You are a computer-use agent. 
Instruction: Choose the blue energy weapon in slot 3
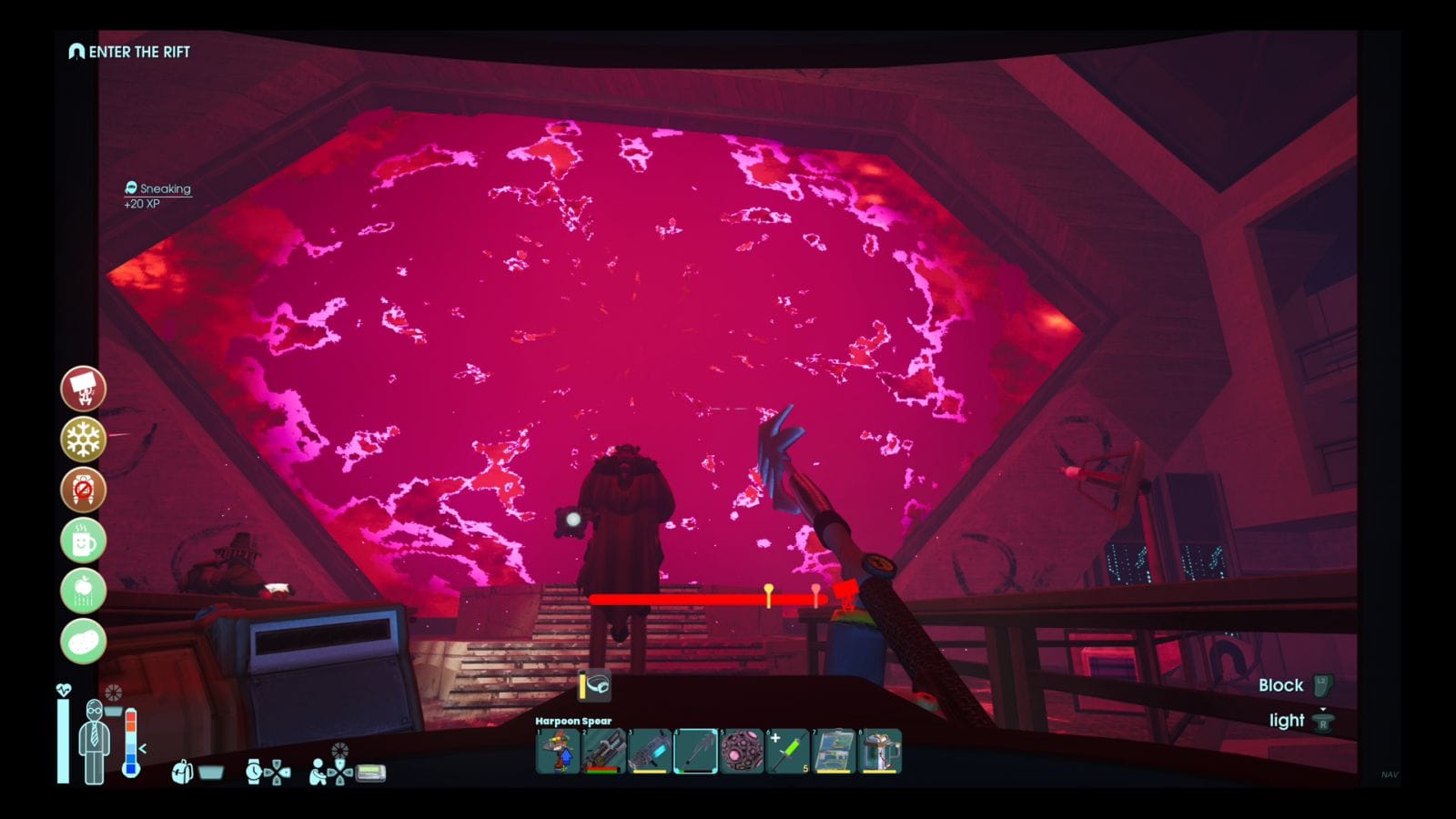coord(650,752)
